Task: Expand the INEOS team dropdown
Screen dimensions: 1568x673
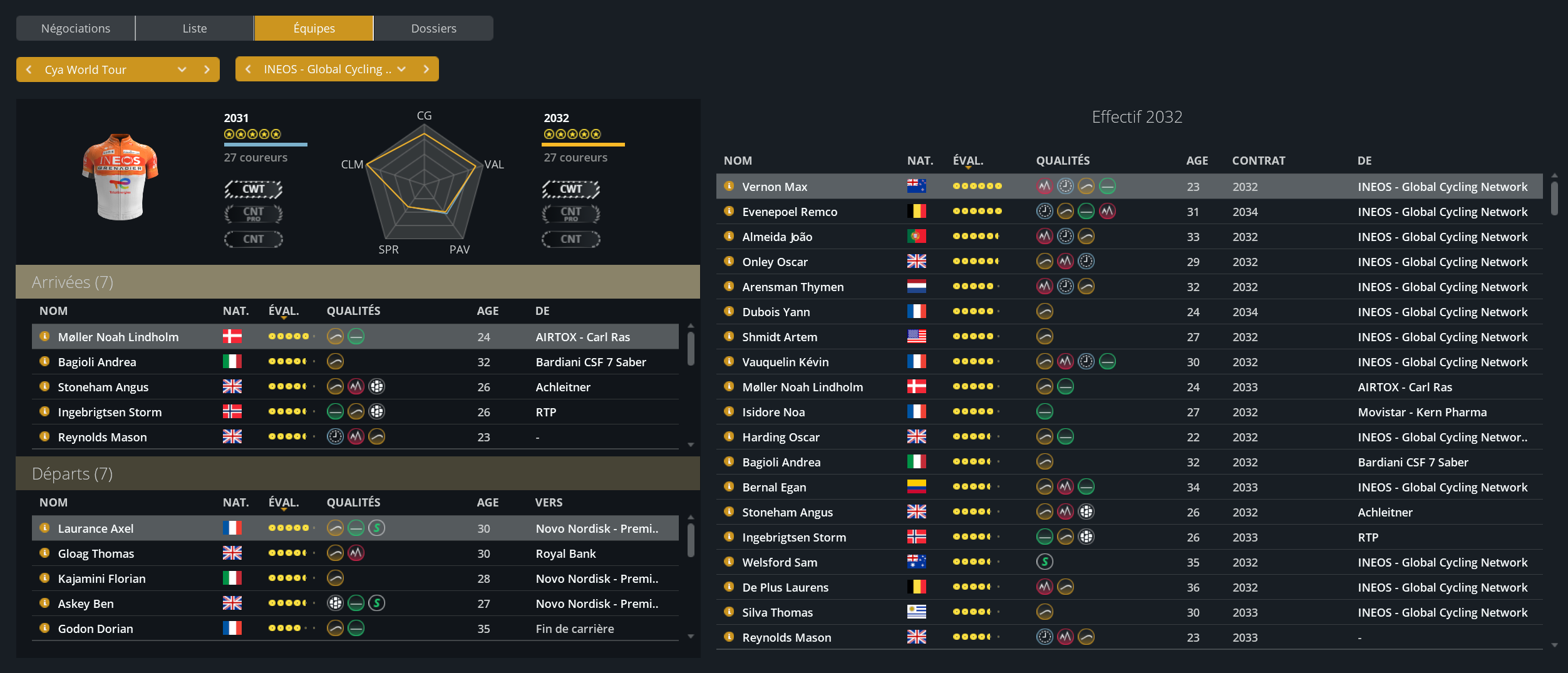Action: click(x=401, y=69)
